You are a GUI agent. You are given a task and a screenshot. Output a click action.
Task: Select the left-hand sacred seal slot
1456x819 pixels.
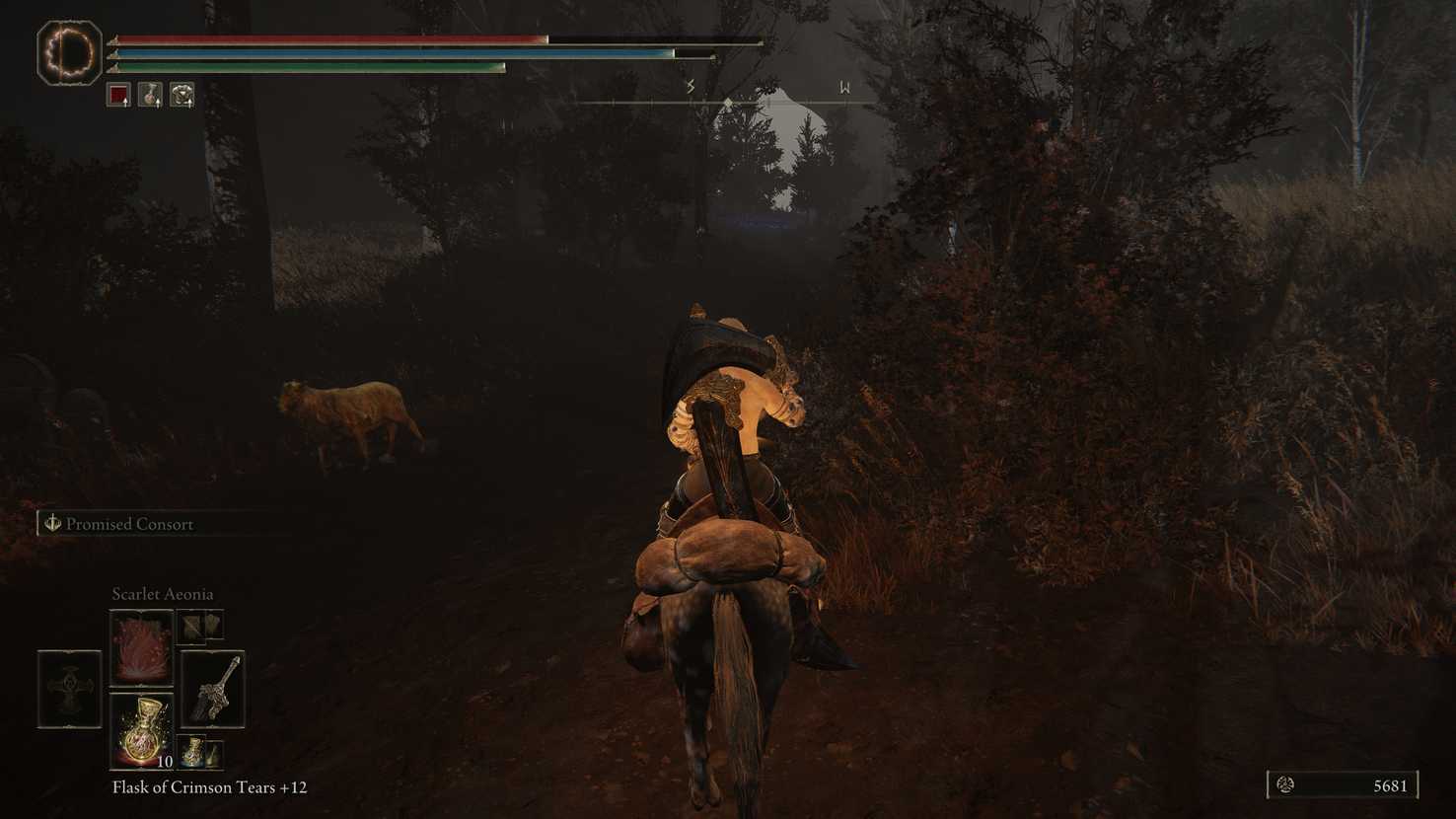(x=69, y=689)
